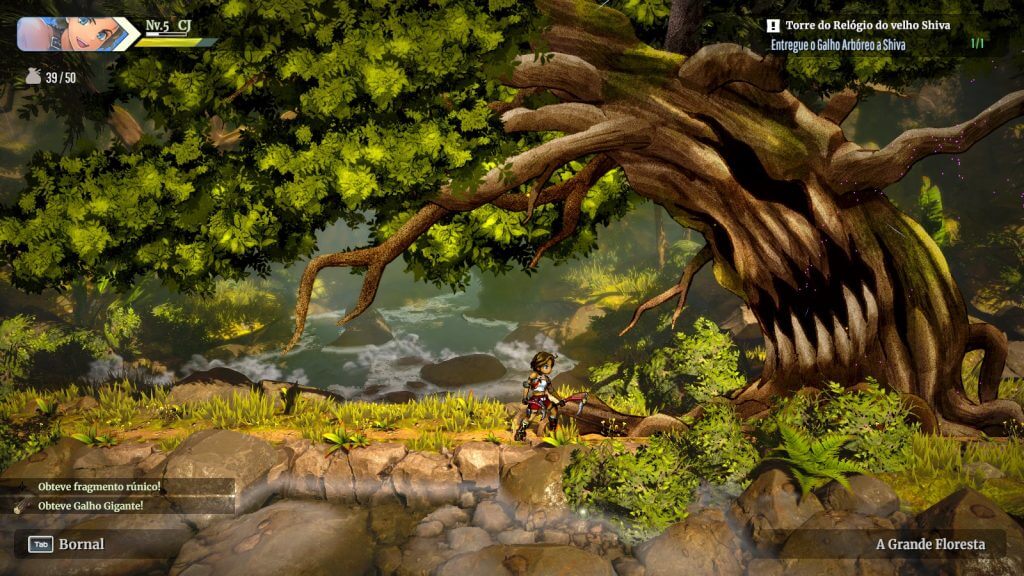1024x576 pixels.
Task: Select the Obteve Galho Gigante notification
Action: click(x=90, y=506)
